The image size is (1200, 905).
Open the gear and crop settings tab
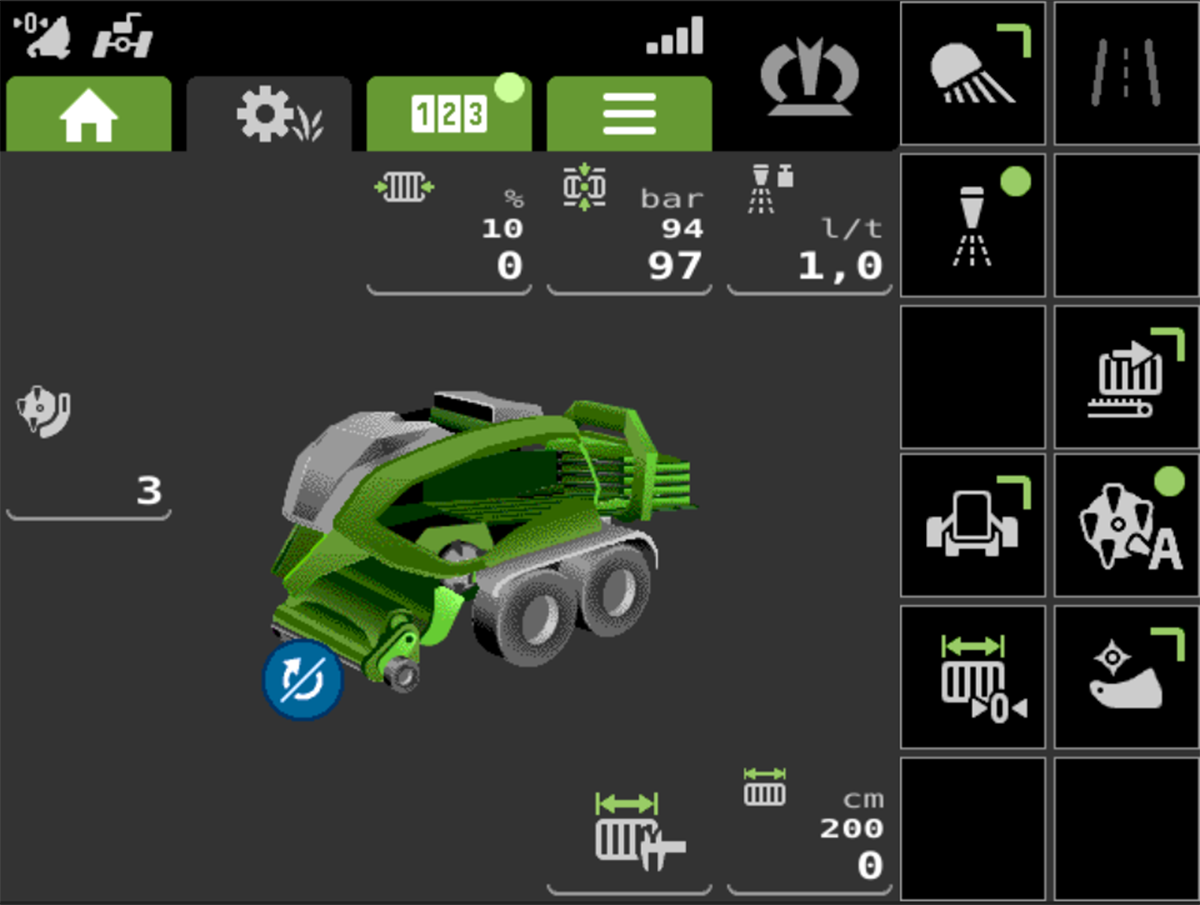click(269, 115)
